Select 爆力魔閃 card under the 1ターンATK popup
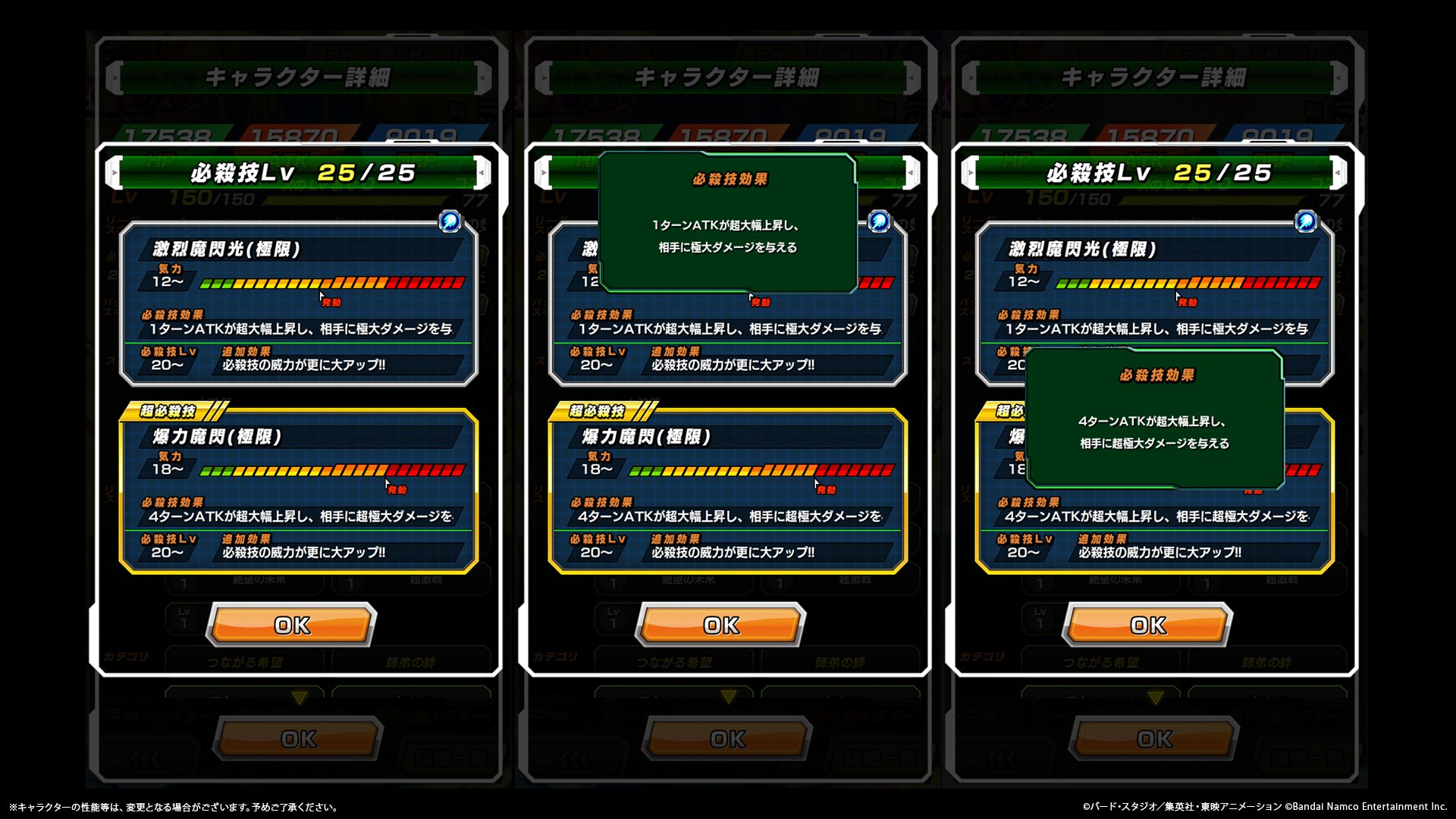This screenshot has width=1456, height=819. pyautogui.click(x=727, y=491)
